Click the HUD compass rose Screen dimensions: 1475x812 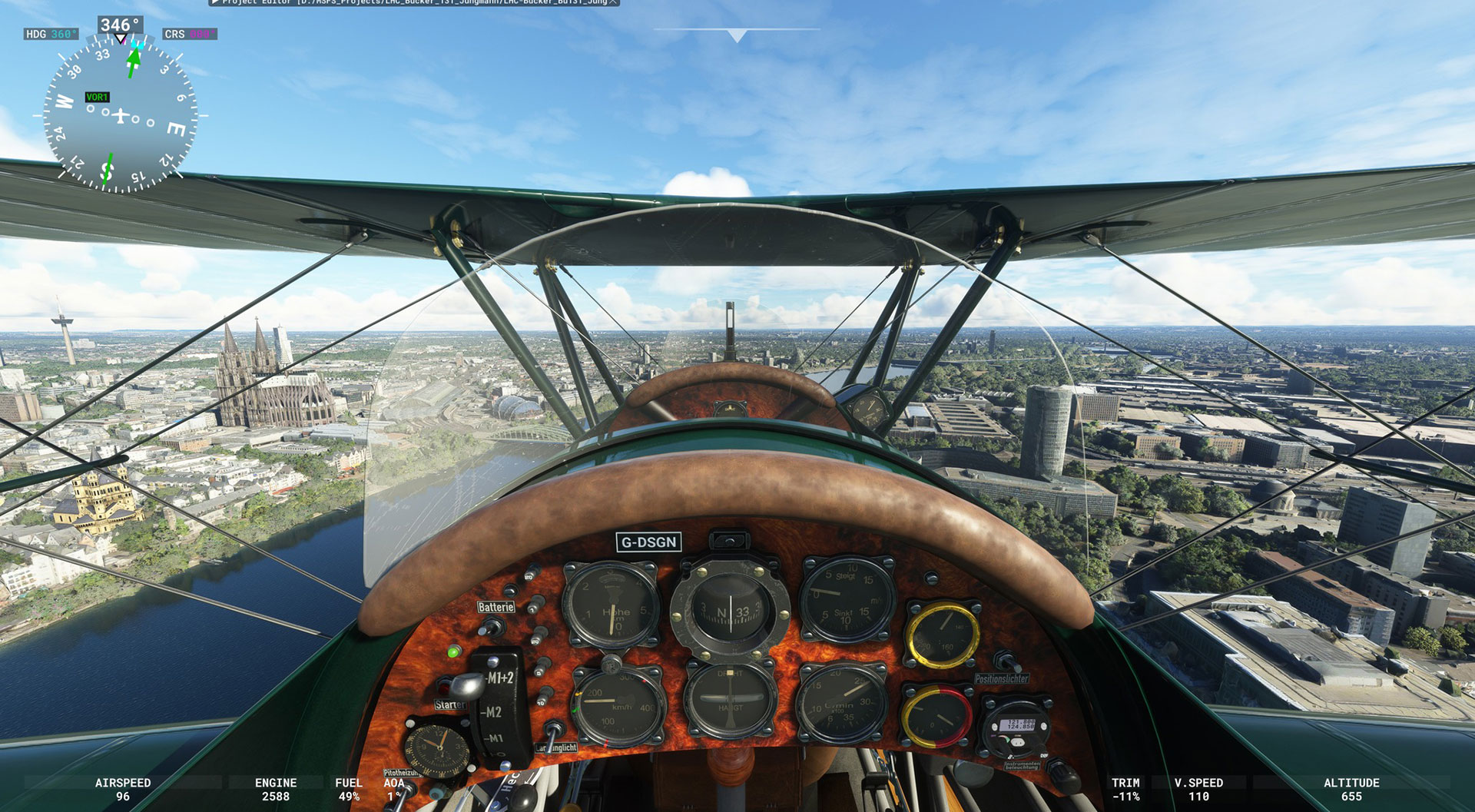tap(121, 115)
